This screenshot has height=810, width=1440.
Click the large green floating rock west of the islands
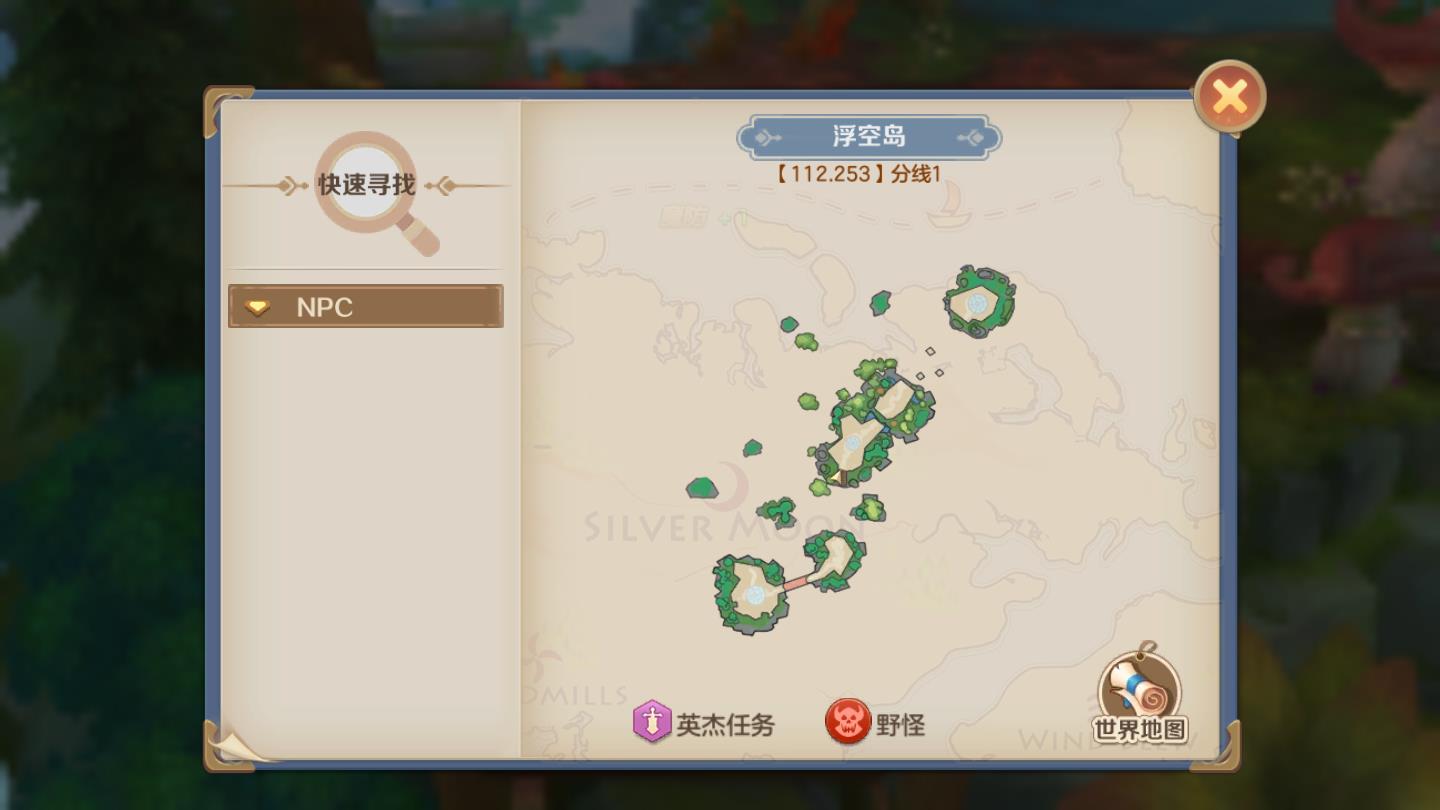pyautogui.click(x=703, y=487)
